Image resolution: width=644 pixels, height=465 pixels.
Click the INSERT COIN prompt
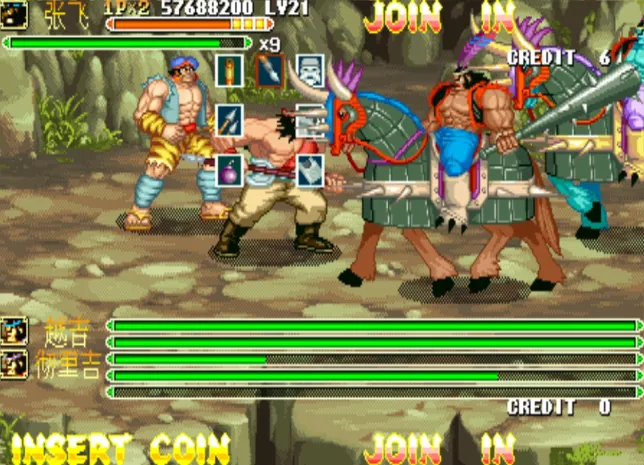point(120,448)
